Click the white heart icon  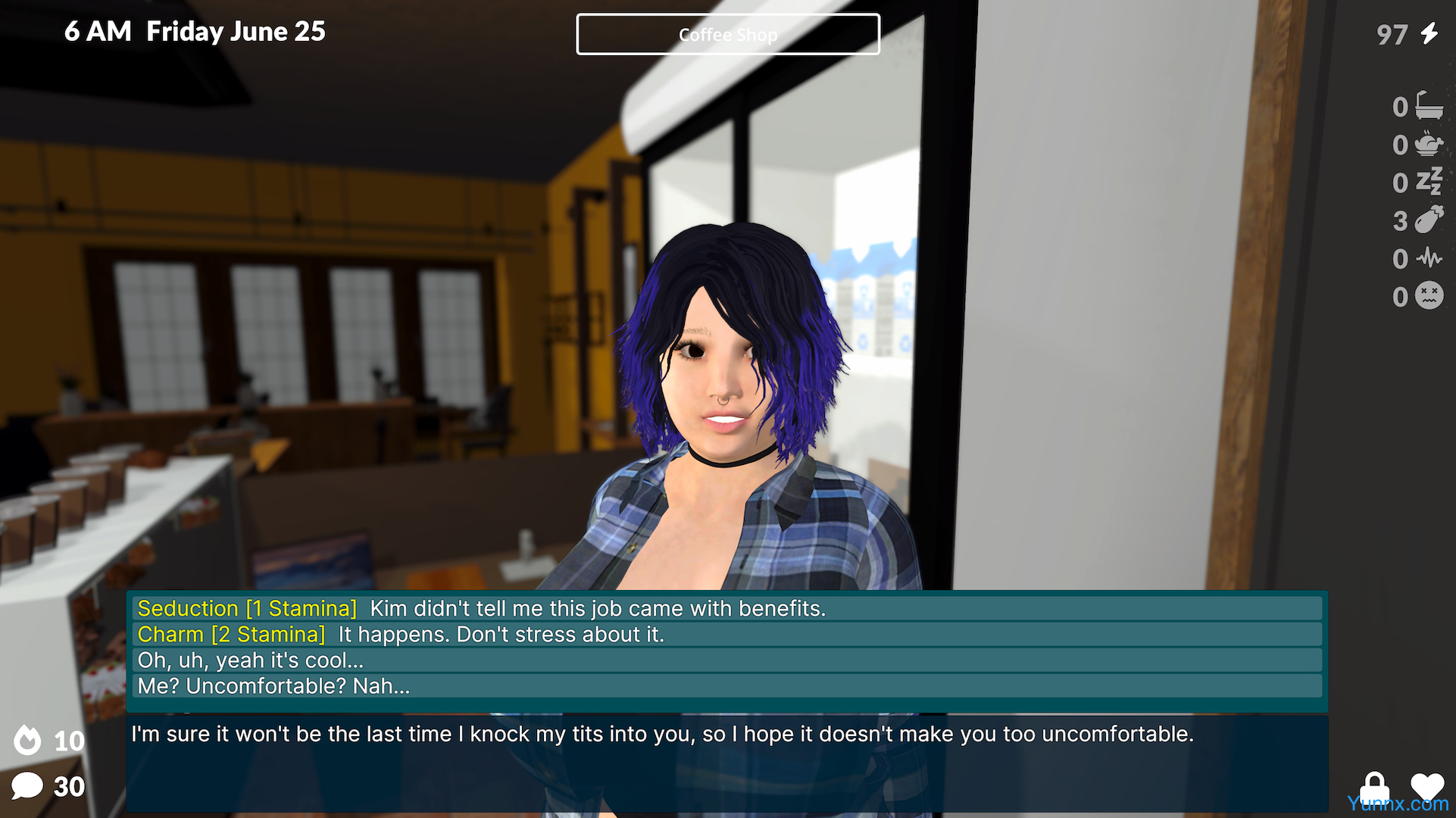(1427, 786)
